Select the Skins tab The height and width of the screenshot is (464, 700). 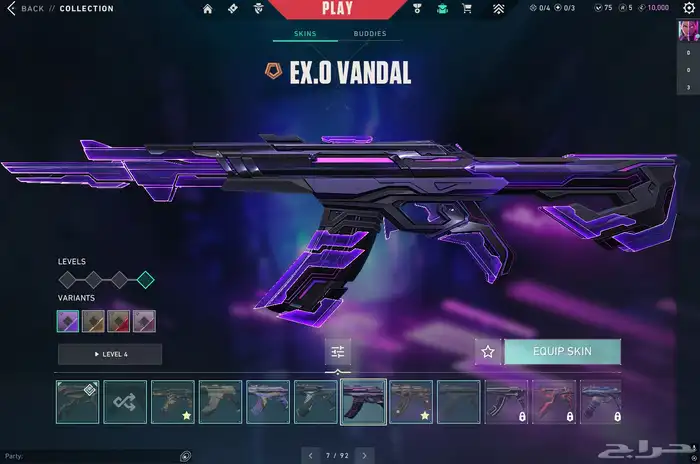point(304,33)
